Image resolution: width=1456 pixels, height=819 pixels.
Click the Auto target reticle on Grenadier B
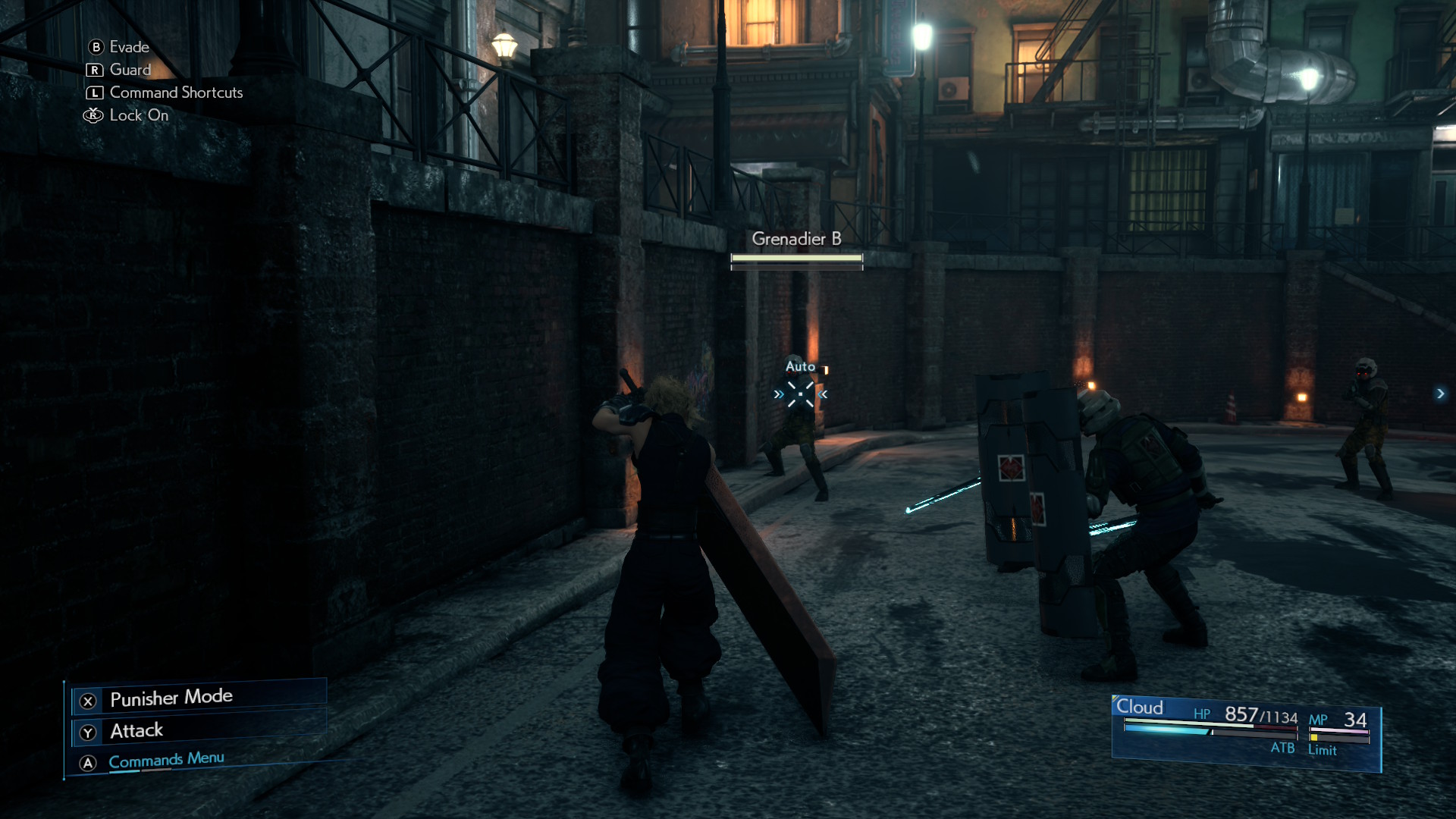pos(800,394)
